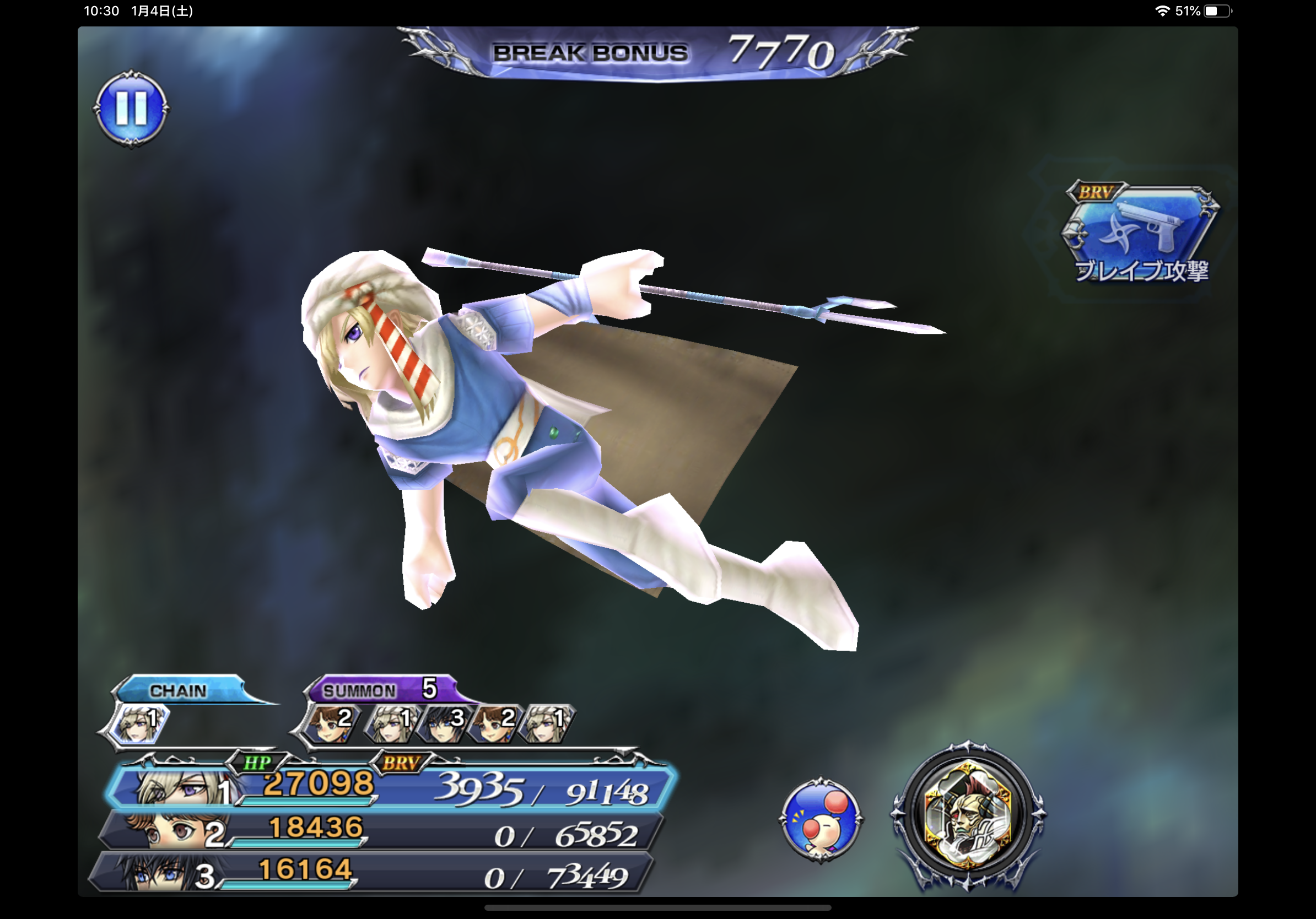The image size is (1316, 919).
Task: Activate the summon portrait medallion
Action: click(968, 814)
